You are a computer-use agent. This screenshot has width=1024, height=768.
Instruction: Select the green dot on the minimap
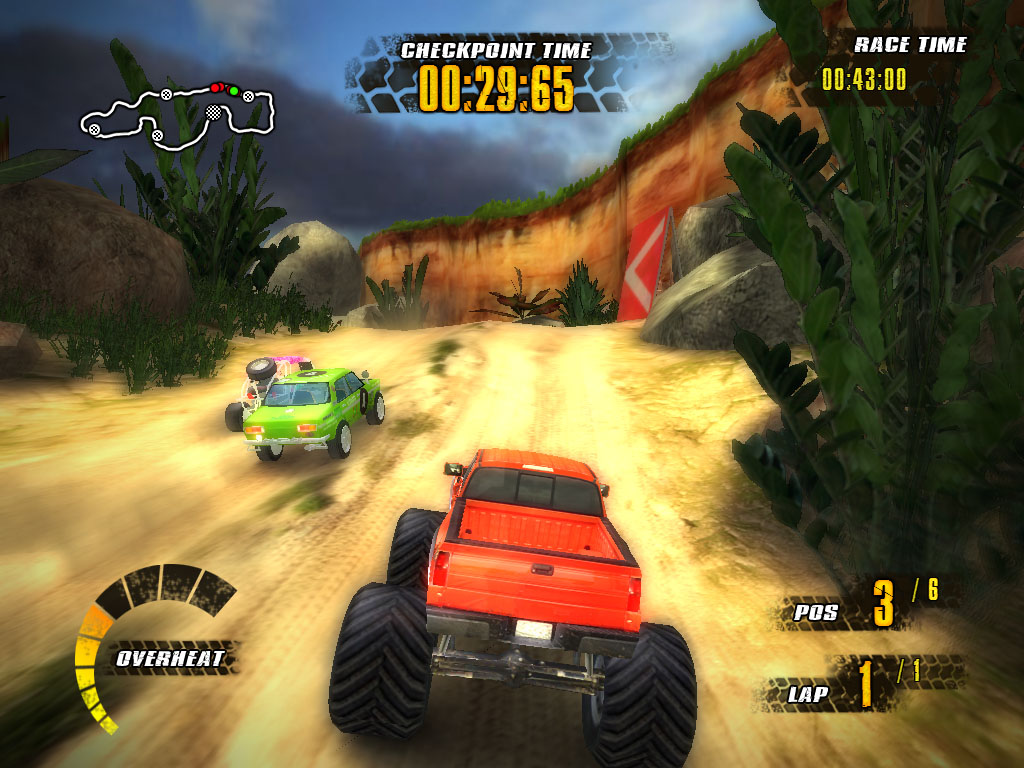tap(234, 92)
